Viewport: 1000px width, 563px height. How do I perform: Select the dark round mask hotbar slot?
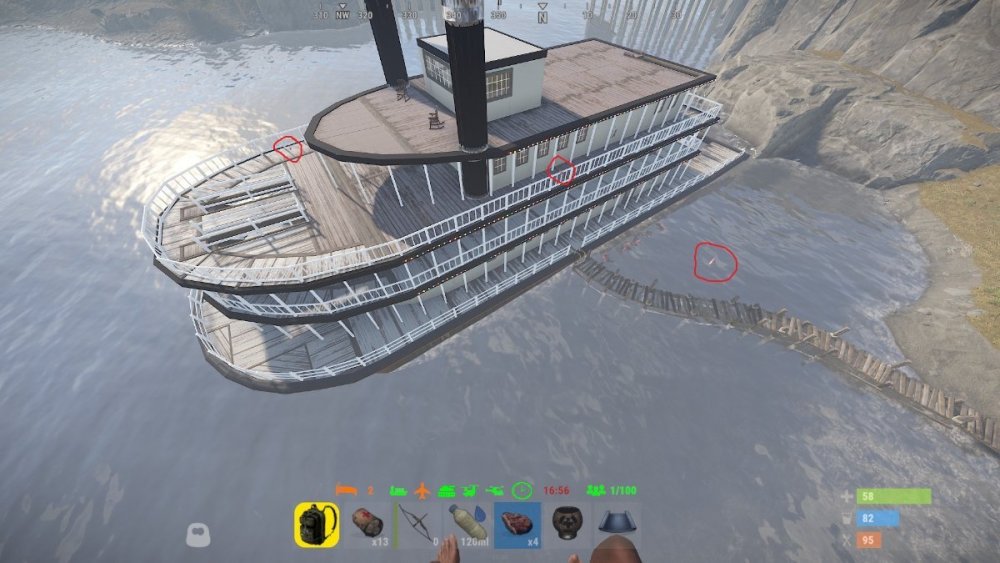point(567,525)
